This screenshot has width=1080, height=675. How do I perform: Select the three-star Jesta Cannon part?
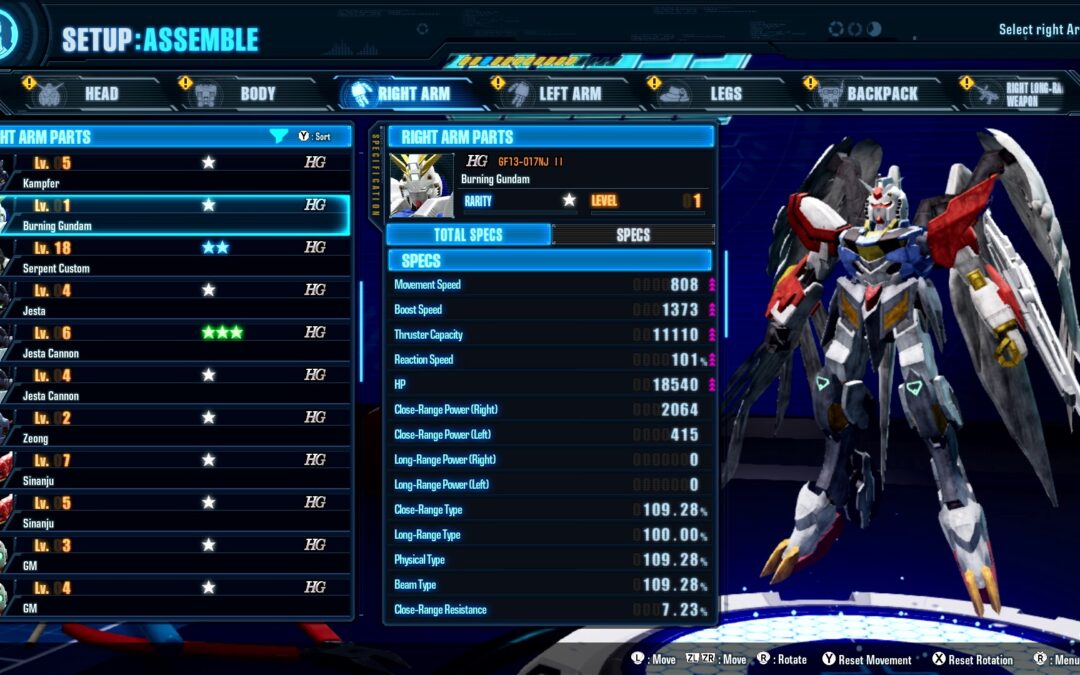coord(175,341)
